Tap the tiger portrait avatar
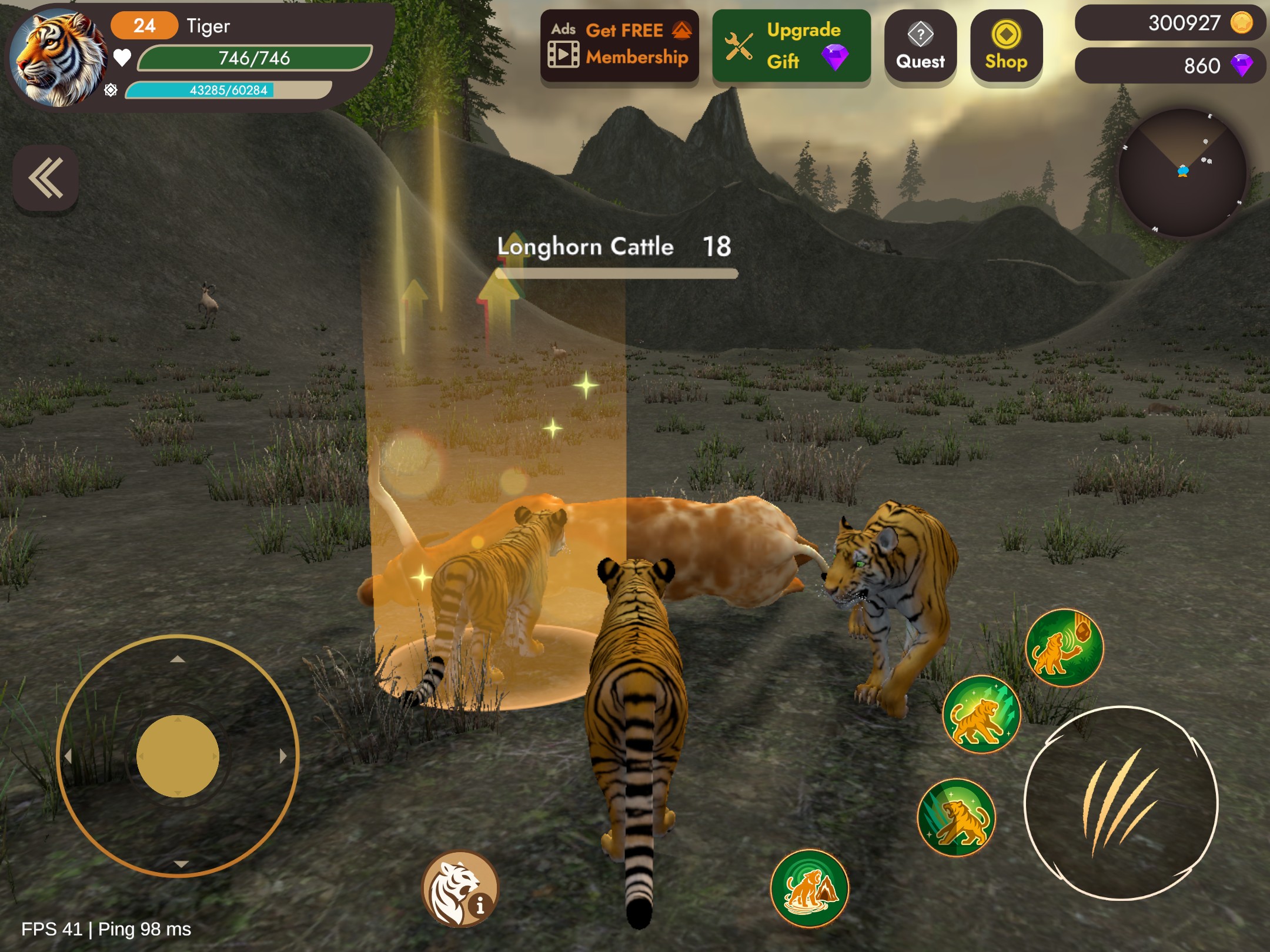1270x952 pixels. [x=59, y=58]
